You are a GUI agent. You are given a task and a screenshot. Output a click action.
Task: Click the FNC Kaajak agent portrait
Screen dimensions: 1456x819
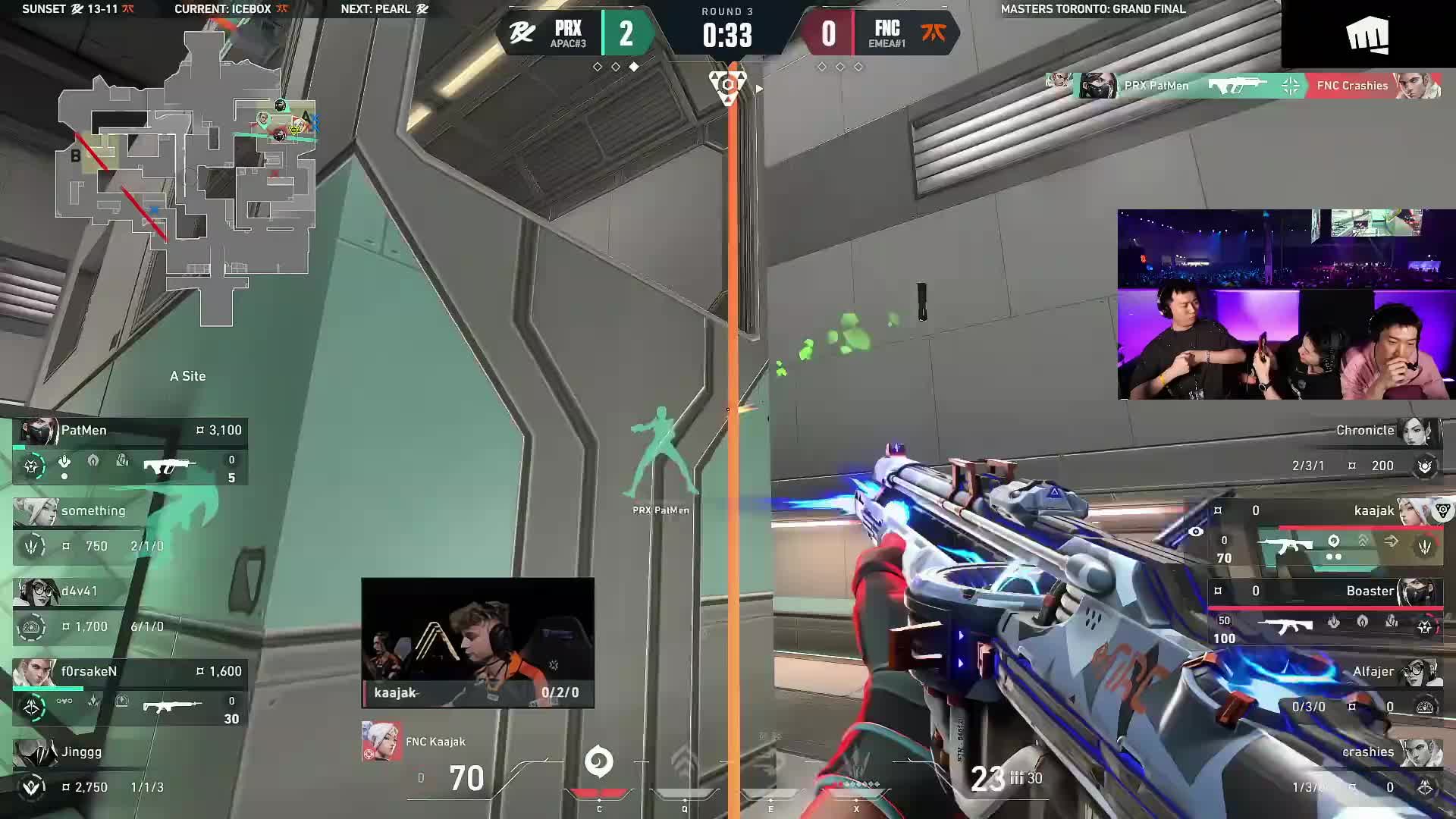[381, 742]
